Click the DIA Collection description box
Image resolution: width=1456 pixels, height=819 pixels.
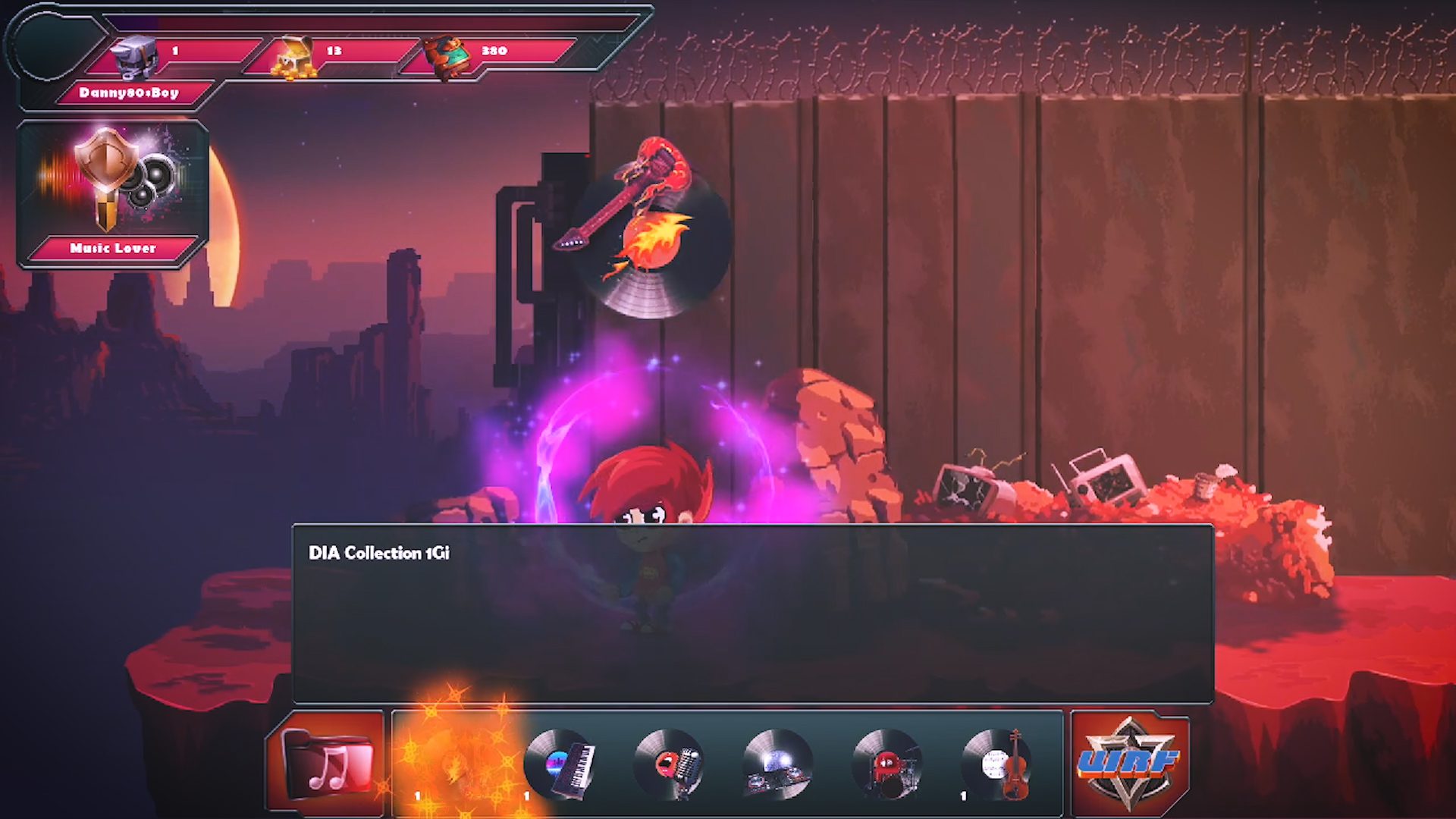pos(752,613)
